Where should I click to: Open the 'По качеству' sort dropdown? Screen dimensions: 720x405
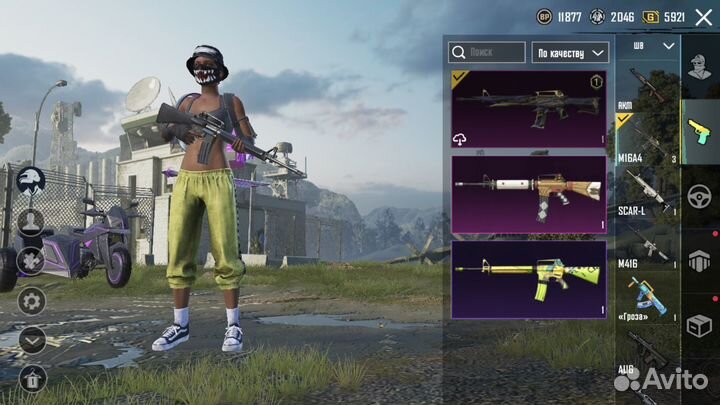[x=570, y=52]
